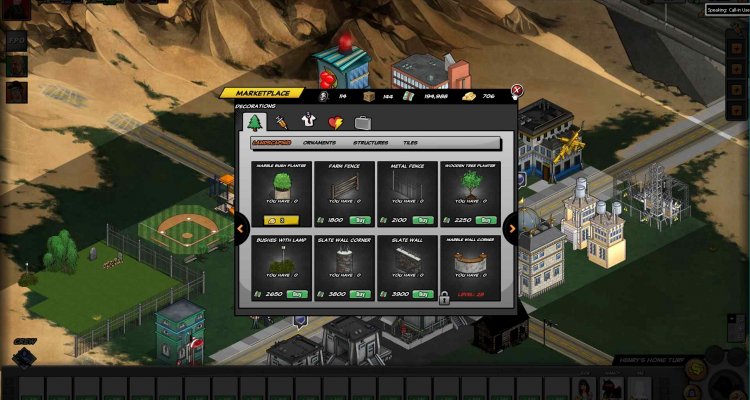Go to the next marketplace page arrow
The image size is (750, 400).
[512, 229]
